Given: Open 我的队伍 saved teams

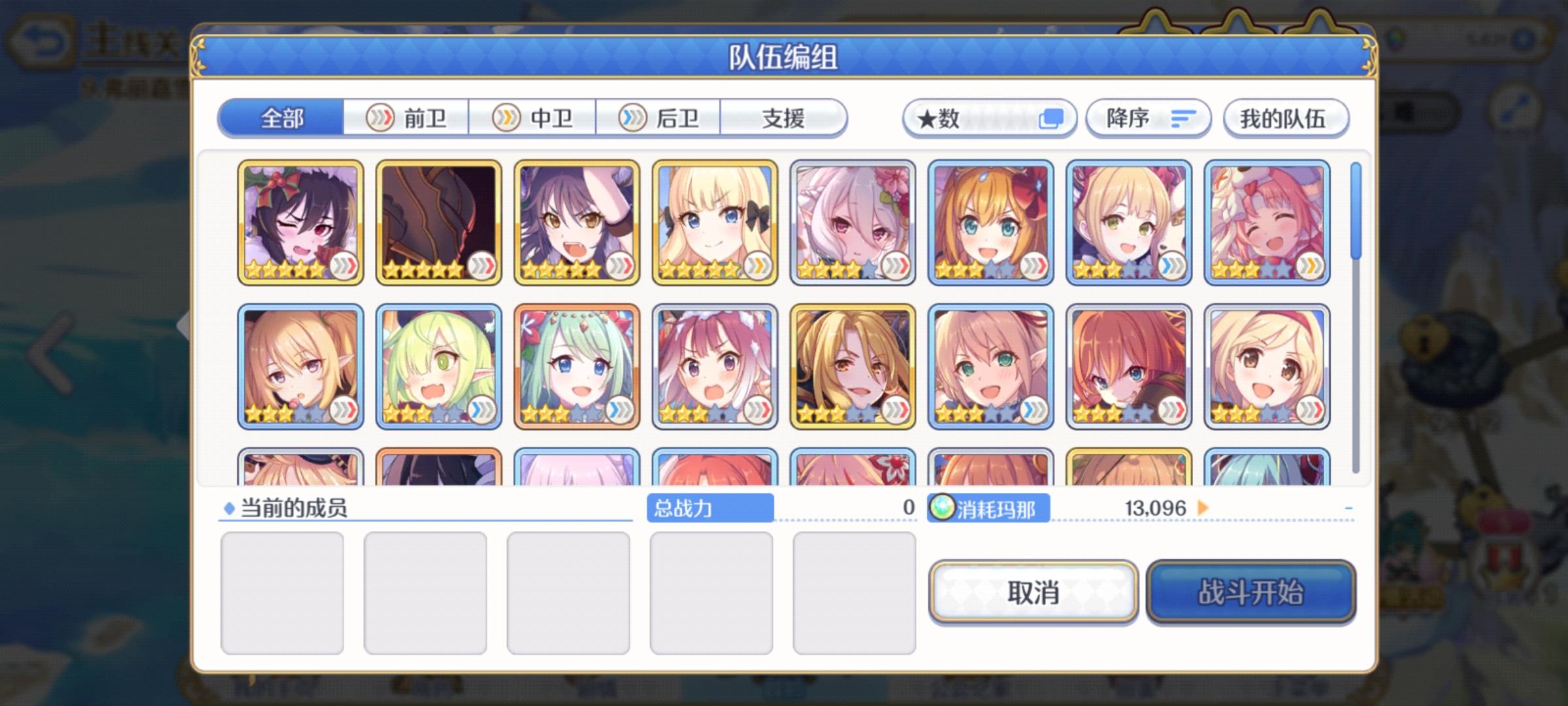Looking at the screenshot, I should pos(1284,119).
